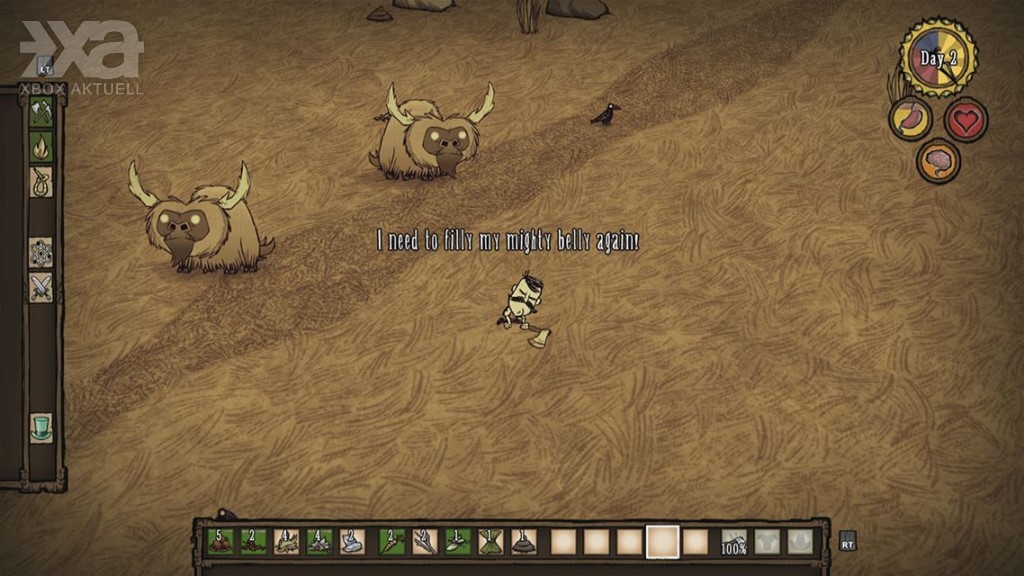Viewport: 1024px width, 576px height.
Task: Pick the manure pile in the inventory
Action: (524, 541)
